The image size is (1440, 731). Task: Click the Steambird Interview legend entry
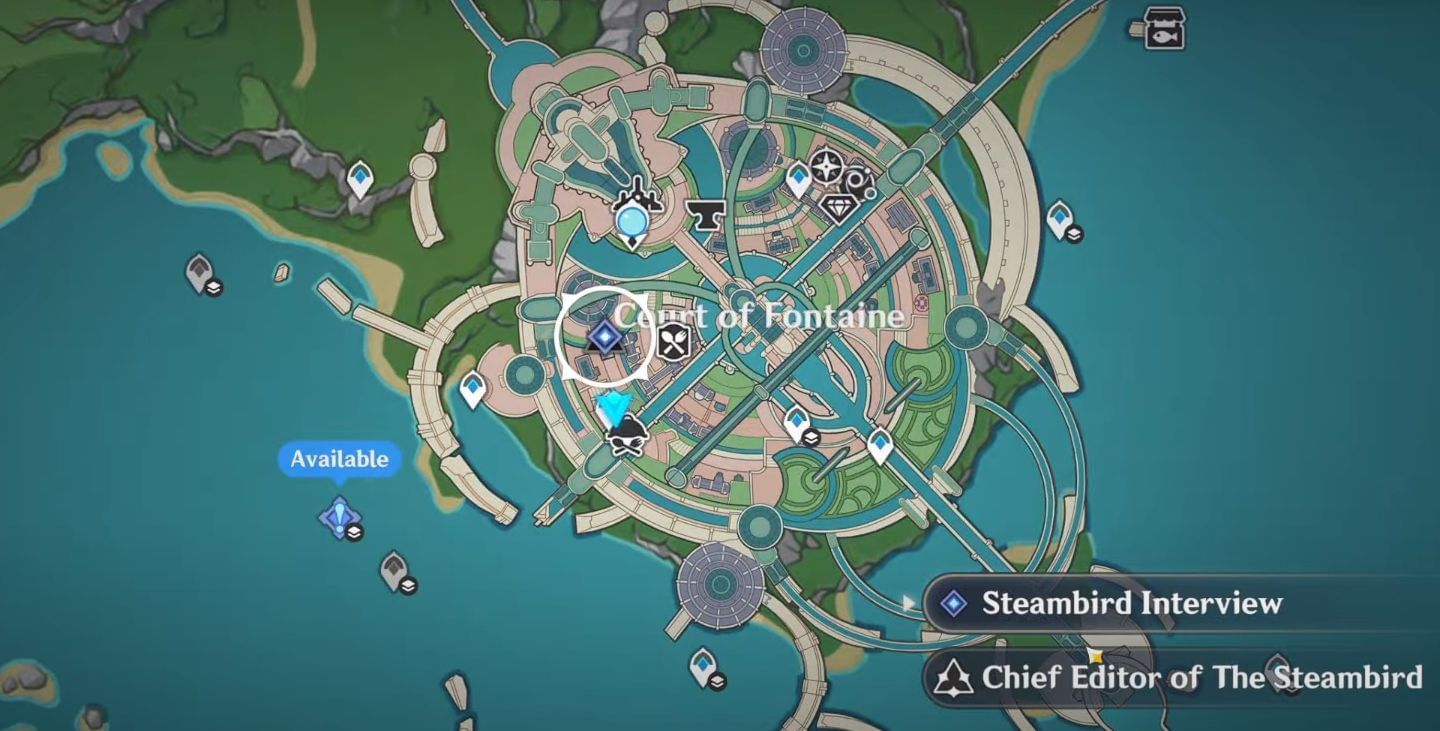point(1132,603)
